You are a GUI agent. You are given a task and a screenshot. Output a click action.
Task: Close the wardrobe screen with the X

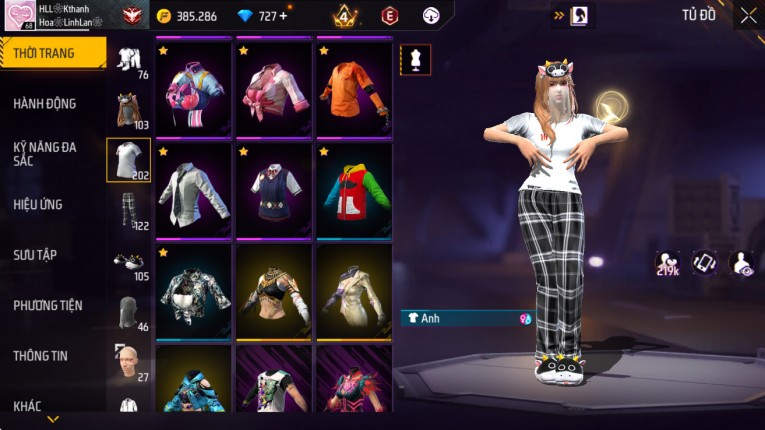click(x=748, y=15)
